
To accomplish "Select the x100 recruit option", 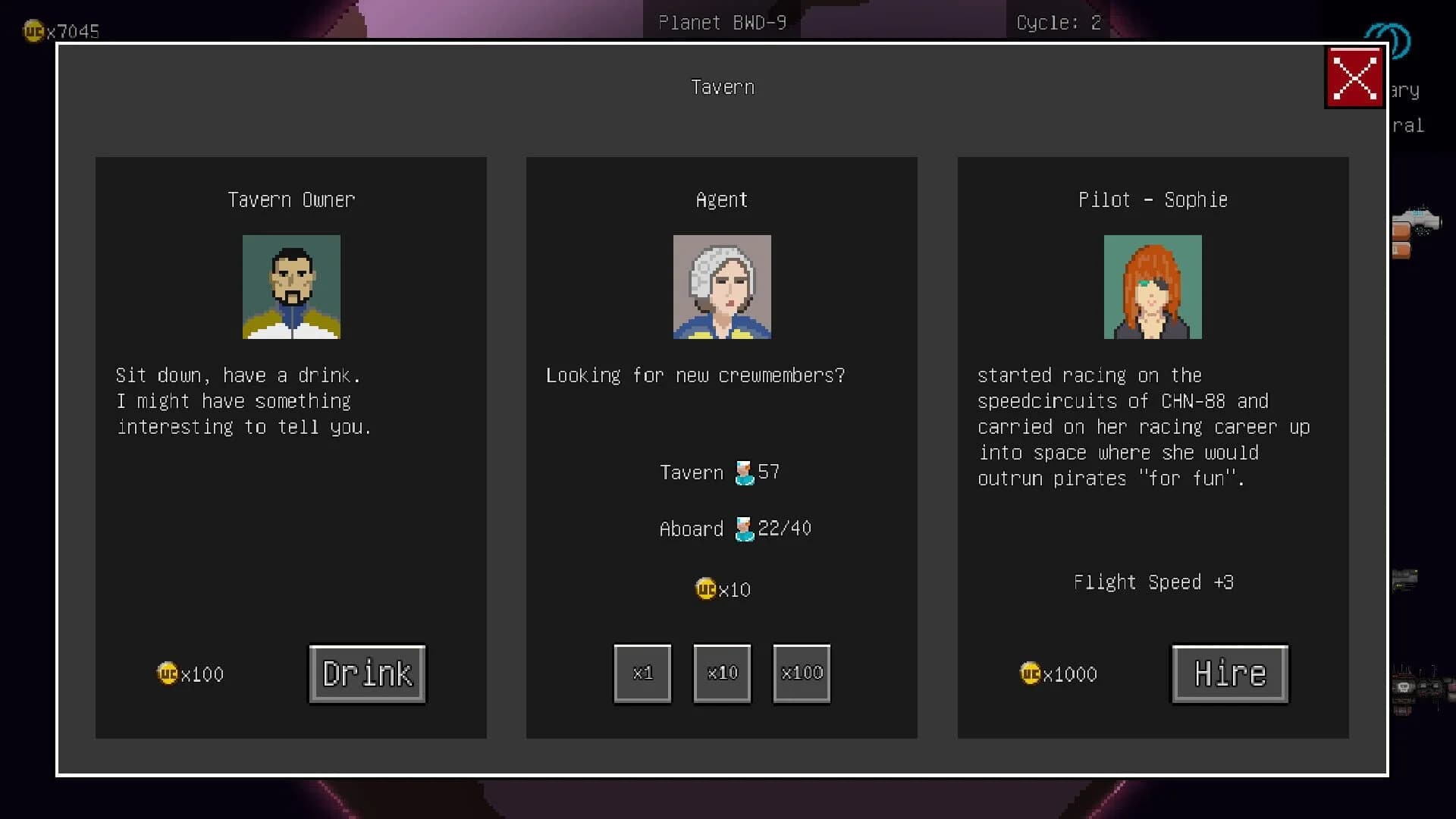I will 802,673.
